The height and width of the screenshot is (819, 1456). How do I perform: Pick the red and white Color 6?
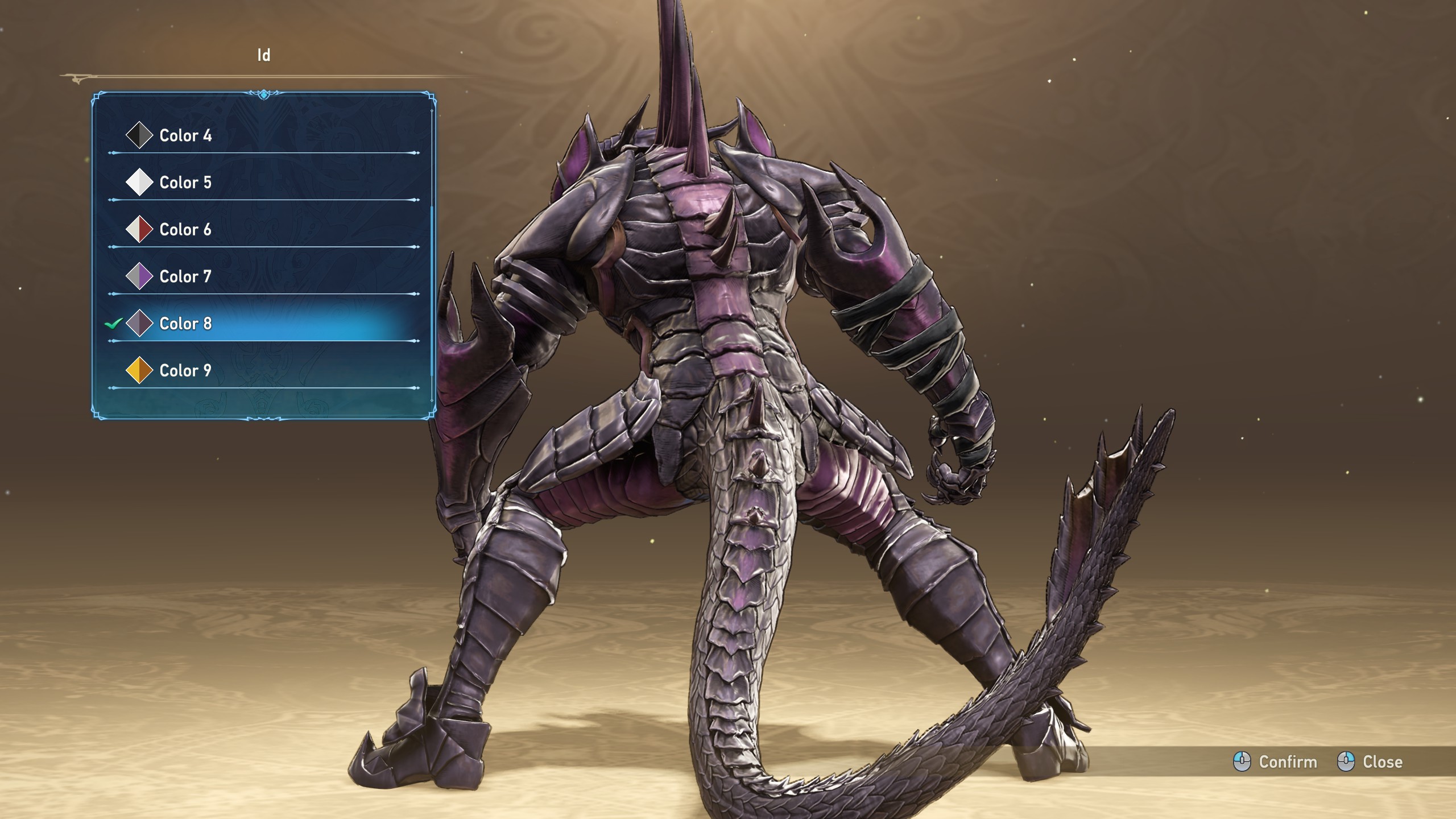[185, 229]
